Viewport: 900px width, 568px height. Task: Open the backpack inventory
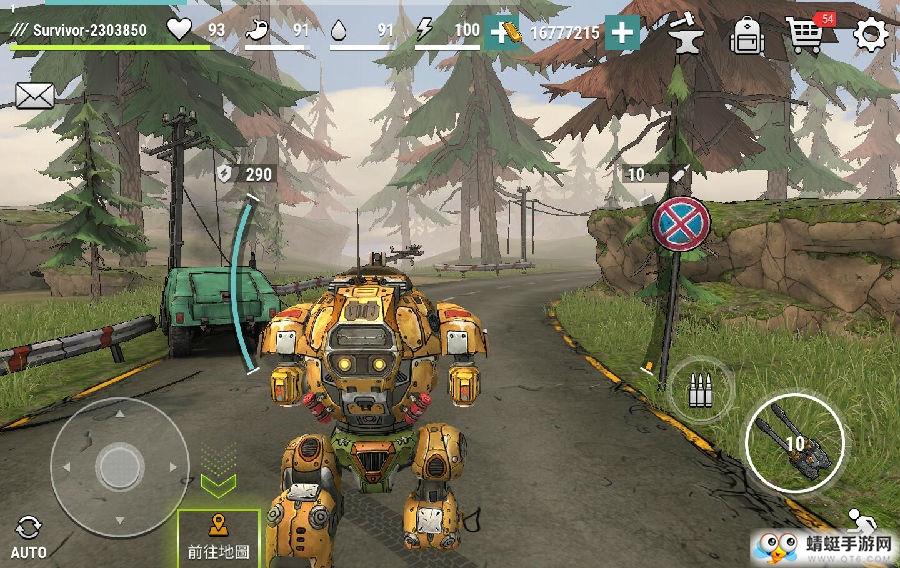pyautogui.click(x=747, y=35)
